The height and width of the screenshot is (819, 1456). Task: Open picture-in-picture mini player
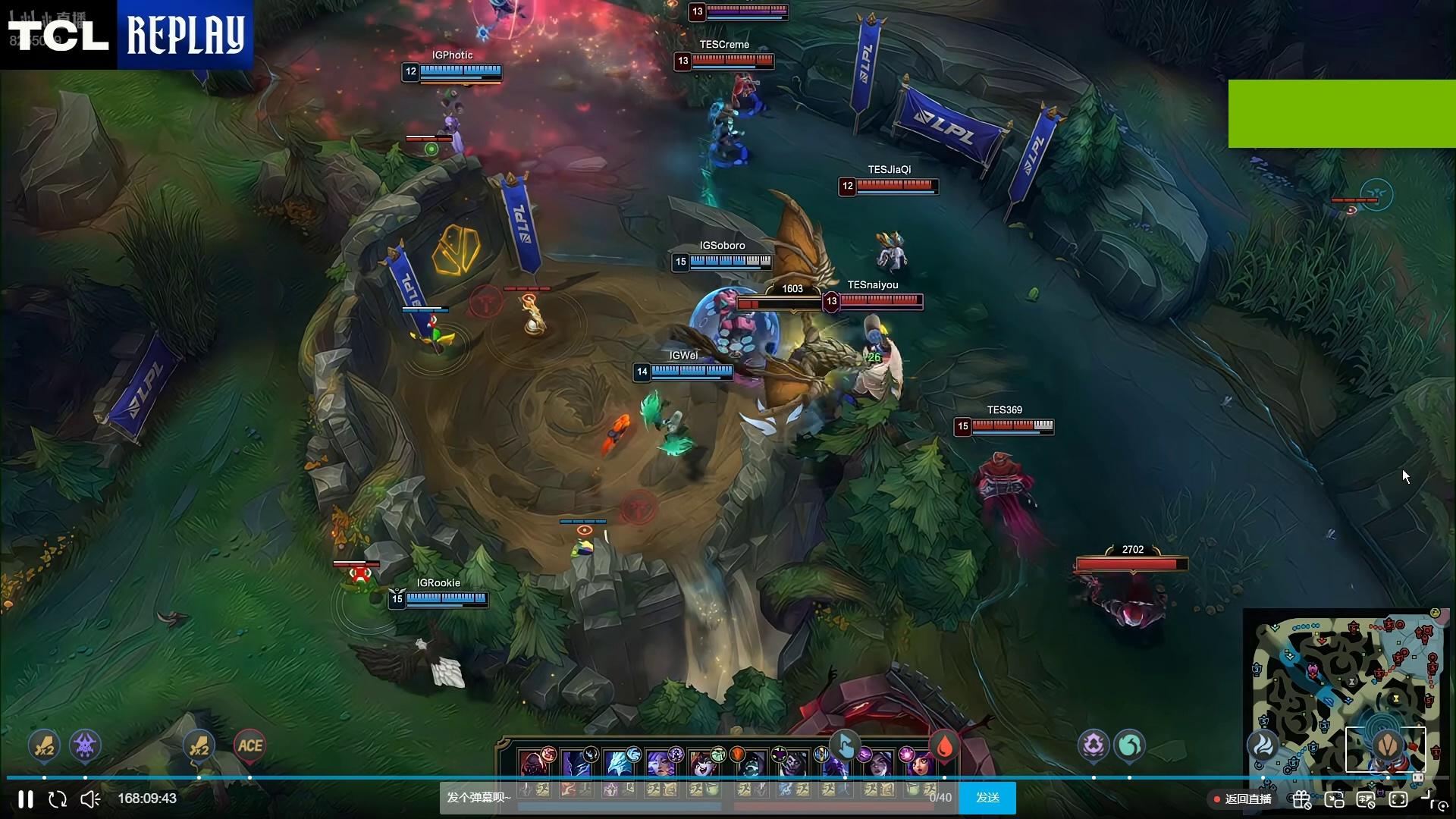1334,799
